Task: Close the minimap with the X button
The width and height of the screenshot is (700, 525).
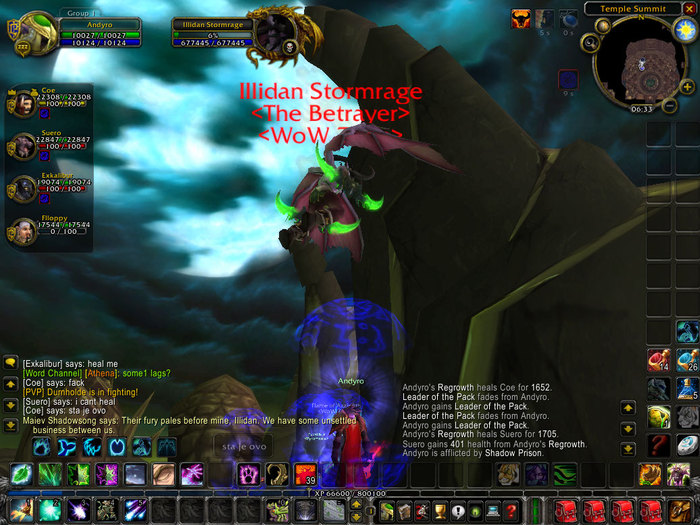Action: tap(688, 8)
